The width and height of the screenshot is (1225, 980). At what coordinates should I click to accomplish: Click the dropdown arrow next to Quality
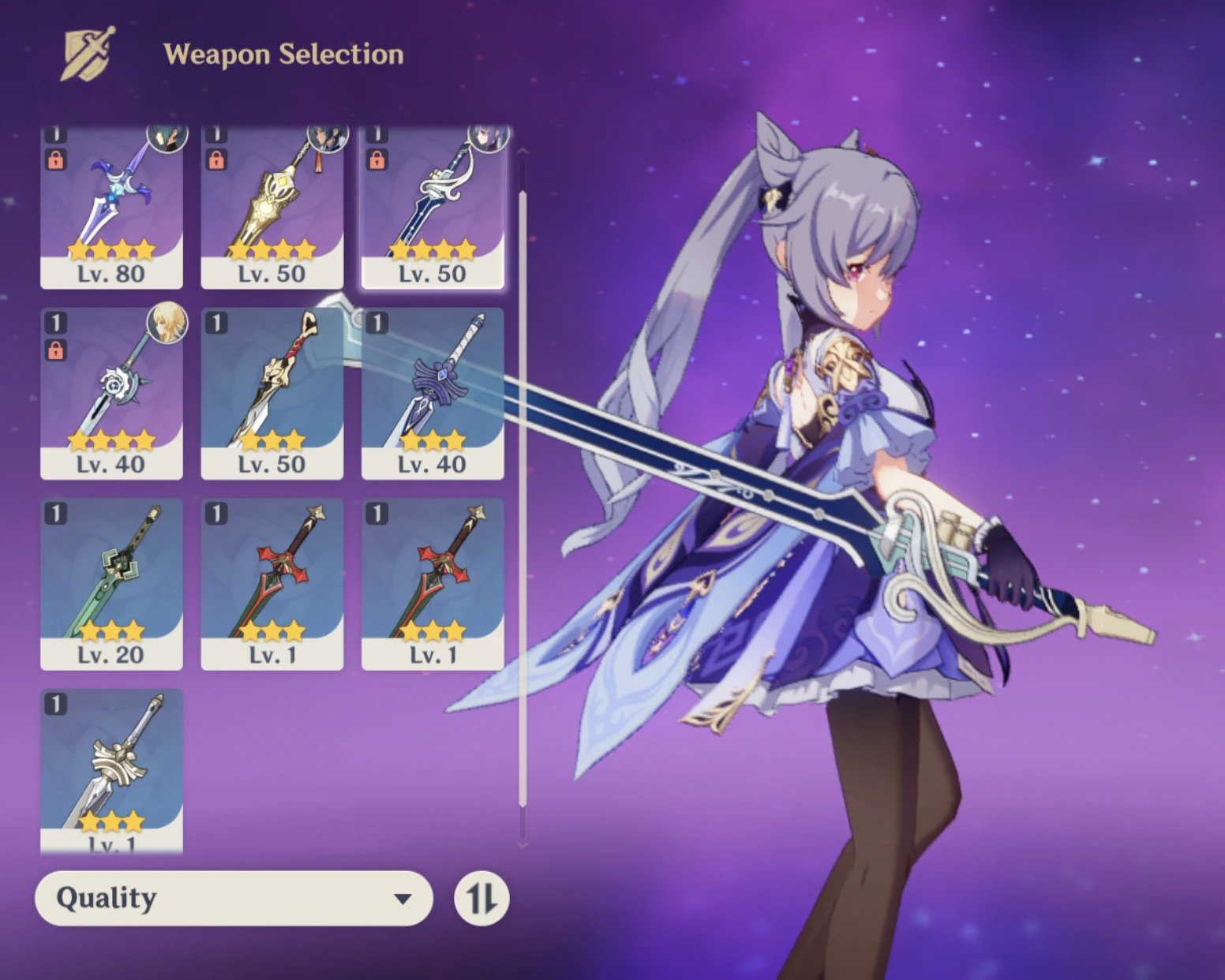(403, 897)
